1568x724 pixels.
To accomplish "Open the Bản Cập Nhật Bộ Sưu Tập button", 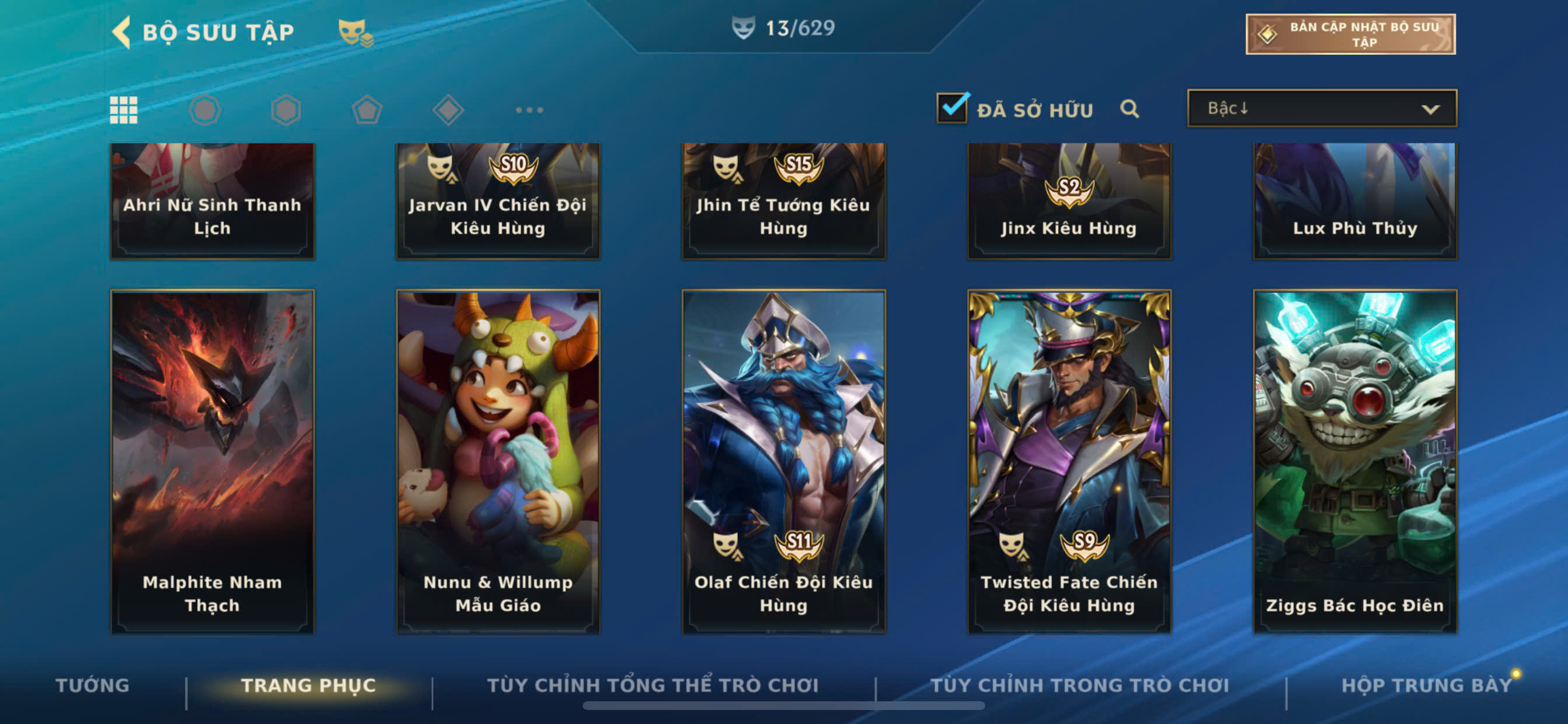I will tap(1350, 34).
